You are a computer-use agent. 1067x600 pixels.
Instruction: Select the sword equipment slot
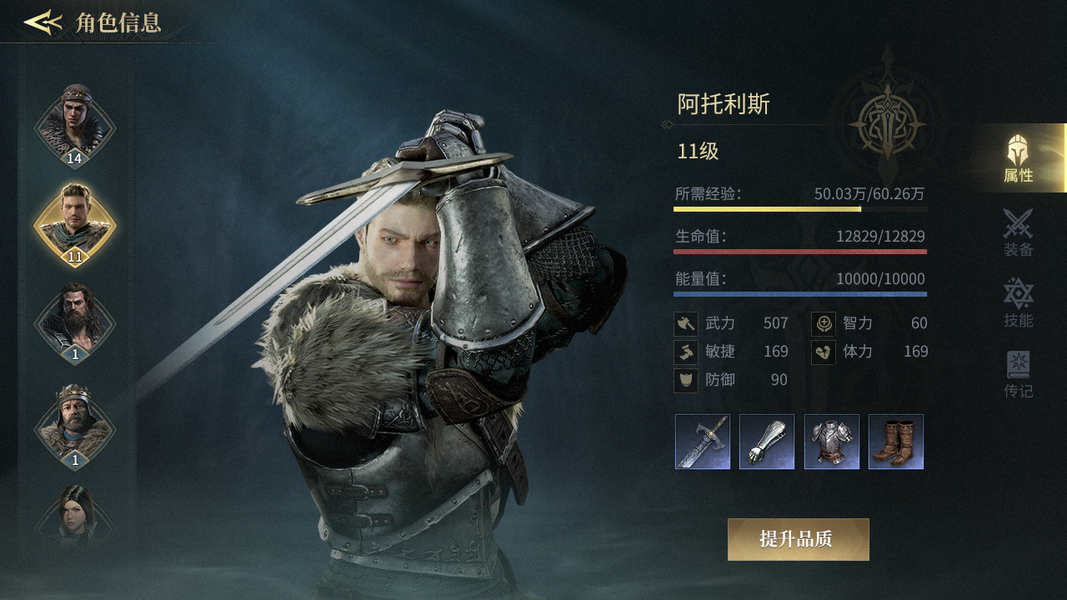(x=702, y=442)
